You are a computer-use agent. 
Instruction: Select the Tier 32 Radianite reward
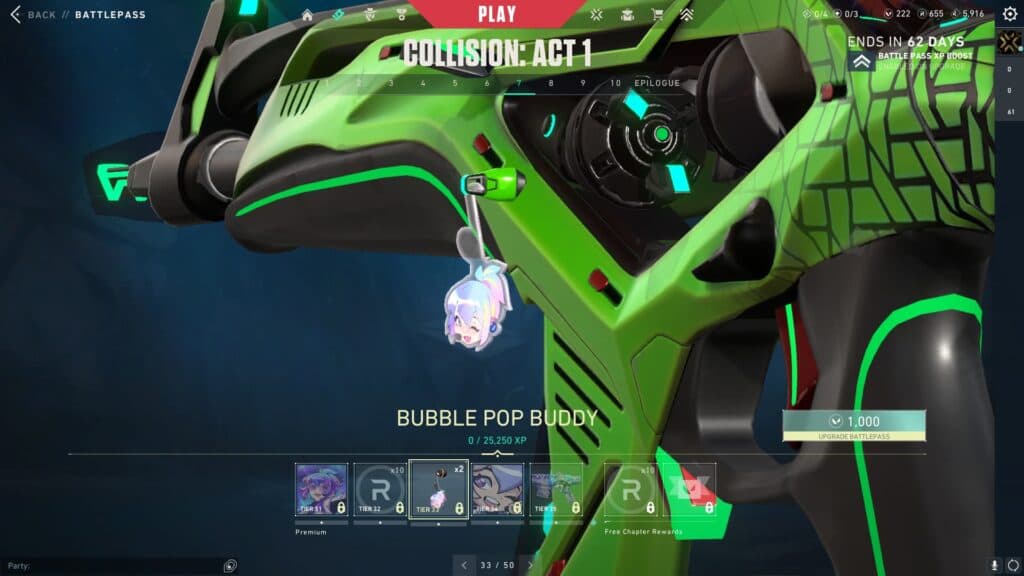click(x=379, y=489)
